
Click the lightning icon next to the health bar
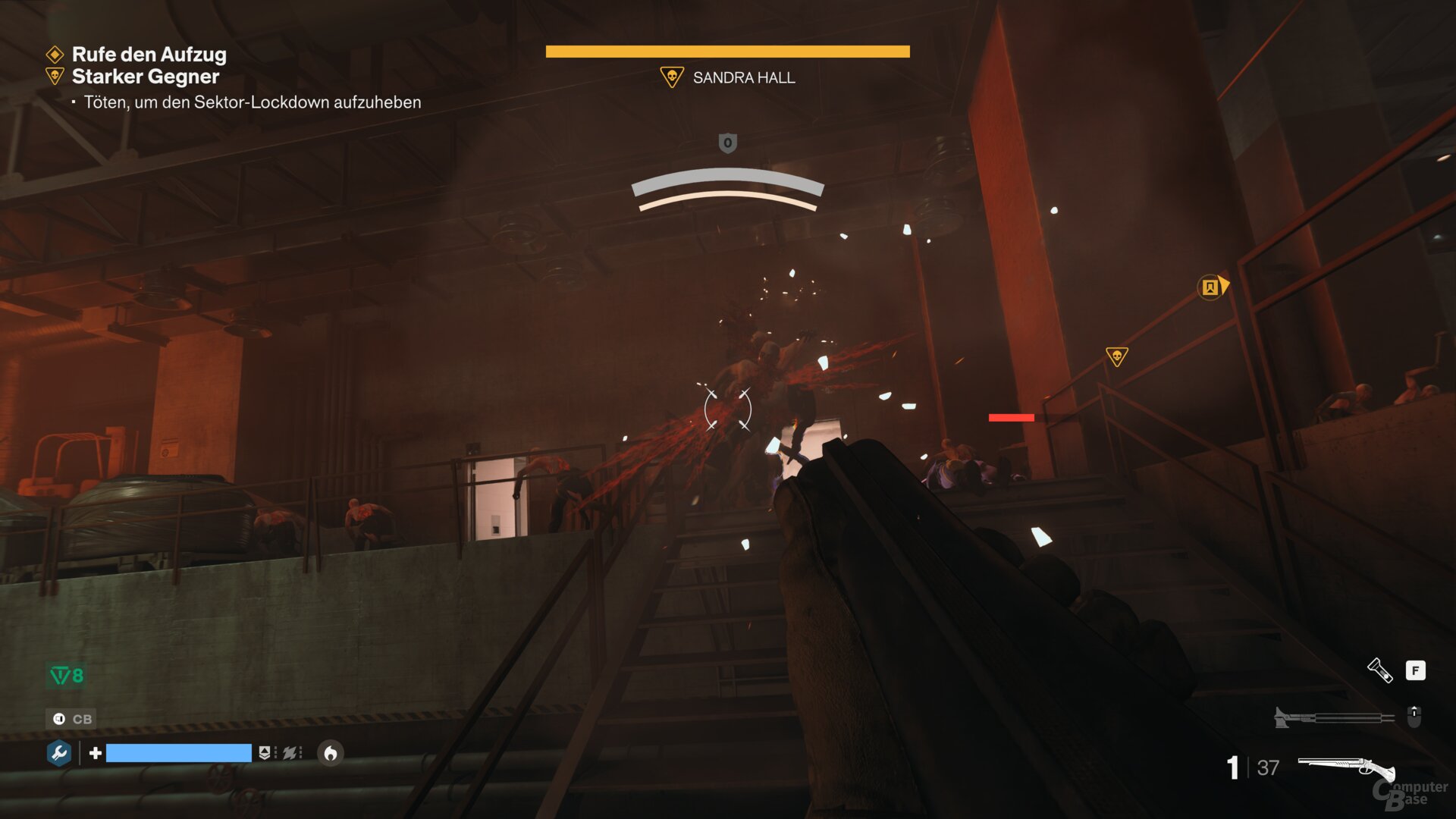290,754
